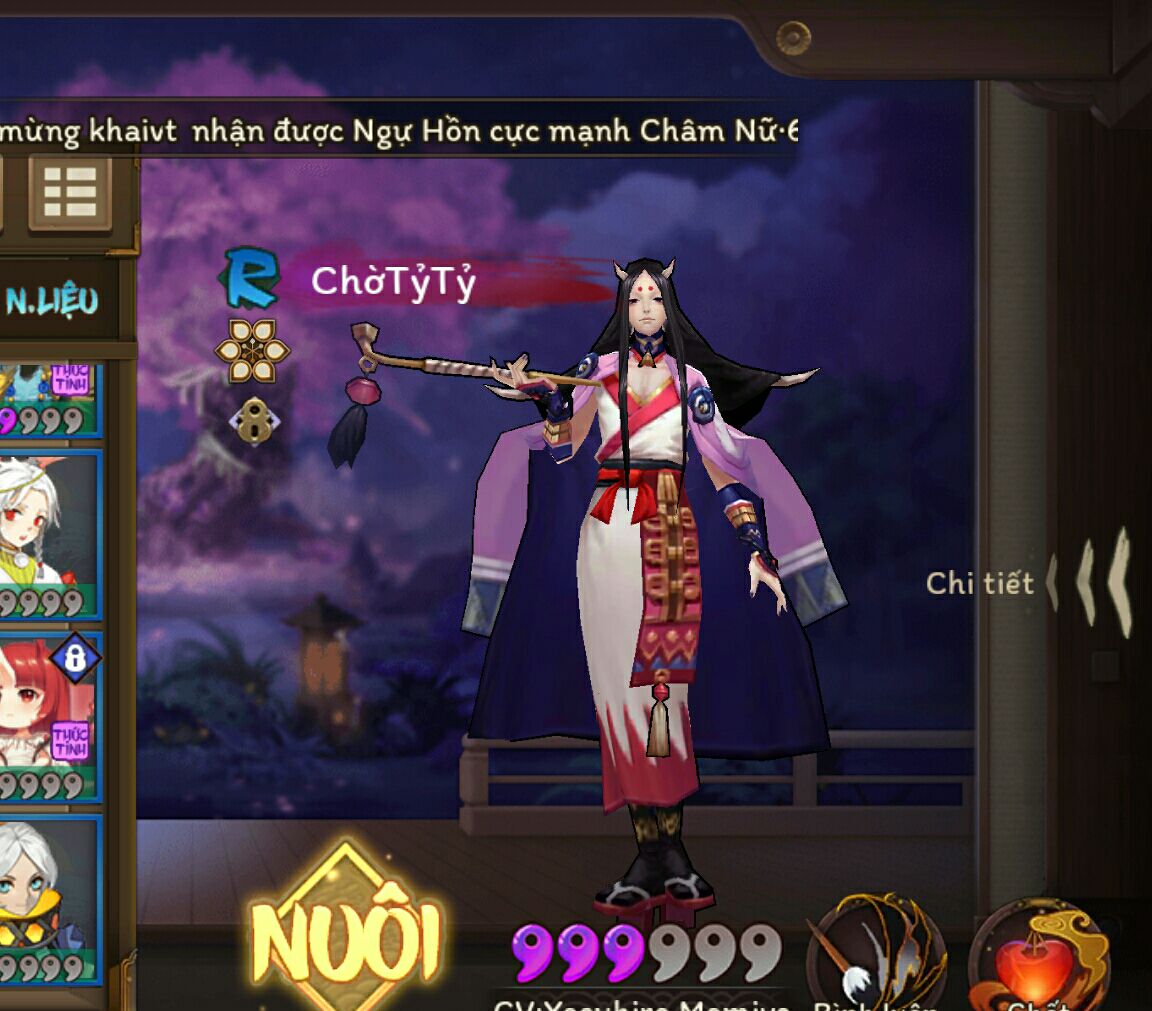This screenshot has width=1152, height=1011.
Task: Click the ChờTỷTỷ shikigami name label
Action: click(x=393, y=282)
